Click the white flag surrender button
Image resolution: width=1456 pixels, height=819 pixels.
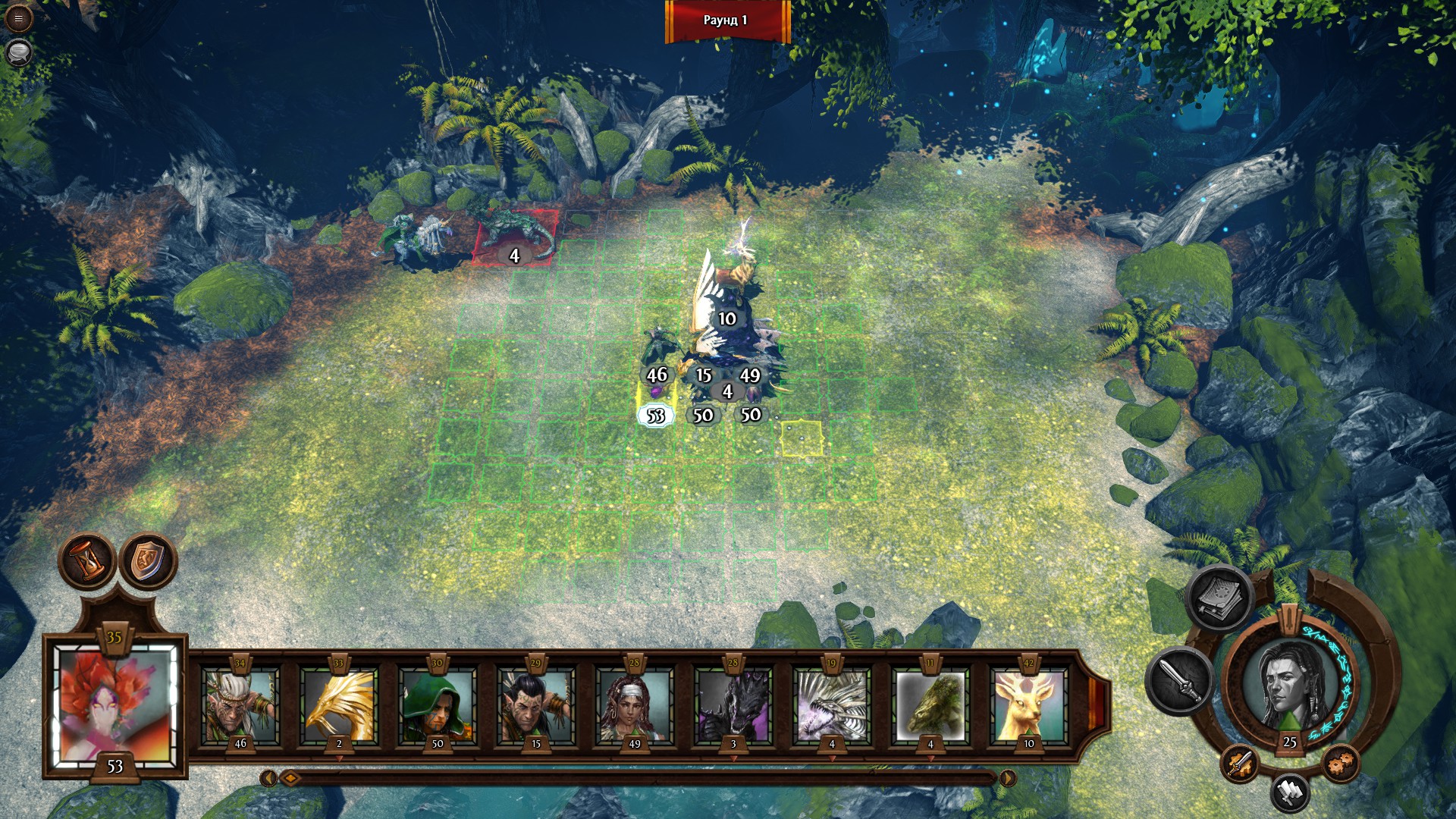[x=1289, y=792]
